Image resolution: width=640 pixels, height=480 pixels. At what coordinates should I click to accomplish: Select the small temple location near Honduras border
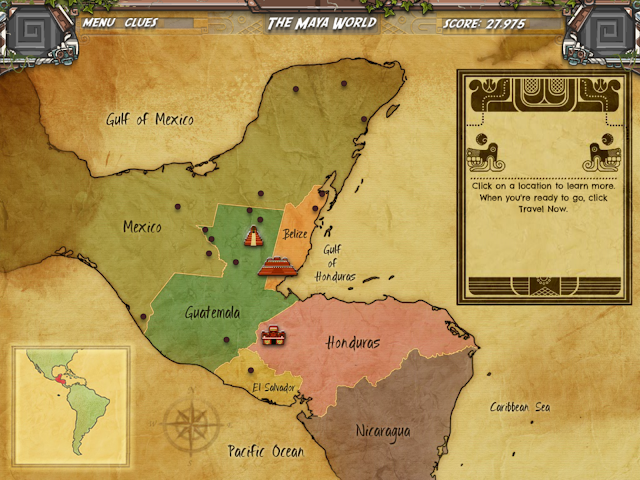click(271, 336)
